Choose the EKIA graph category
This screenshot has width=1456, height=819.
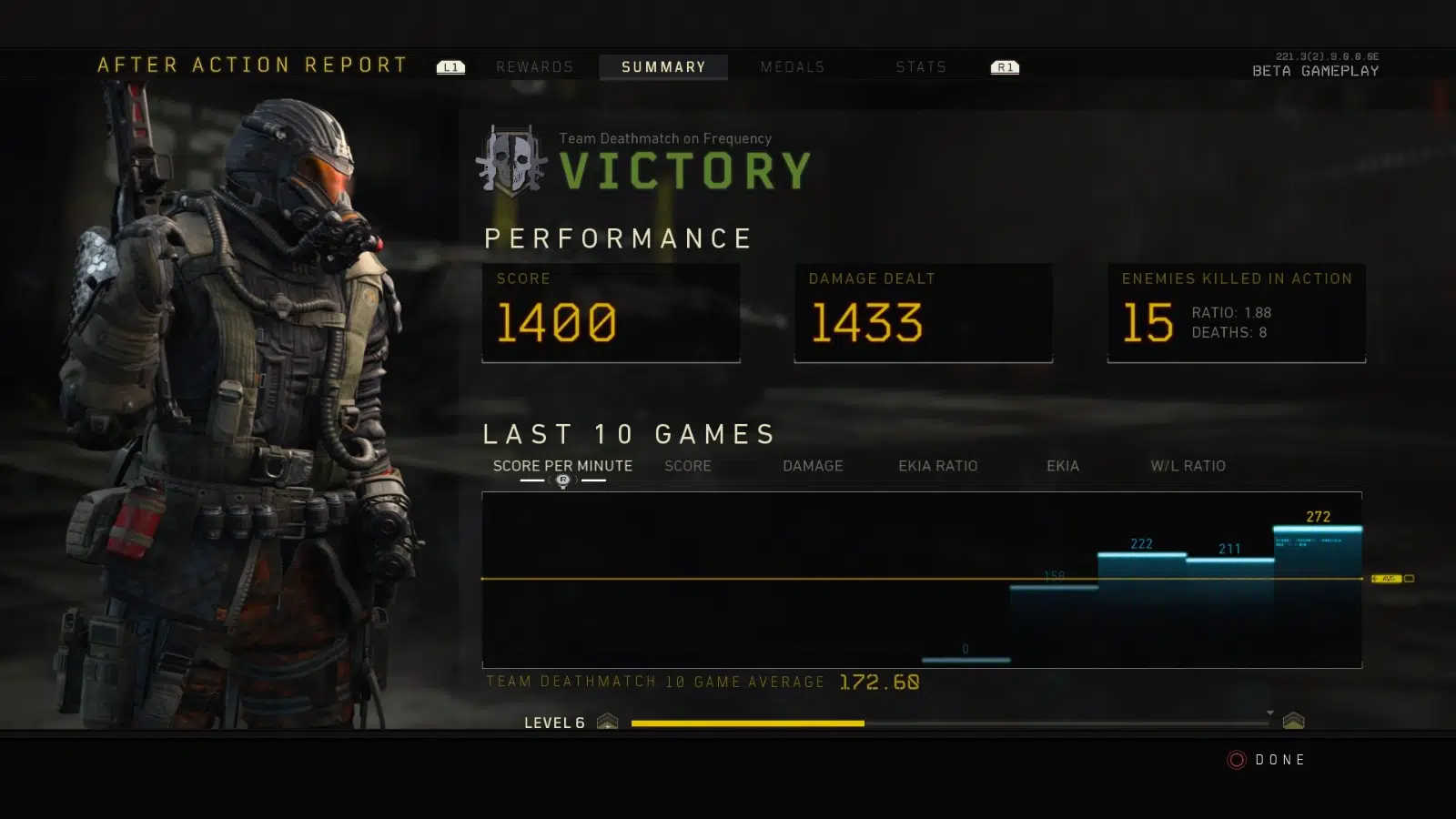(x=1063, y=466)
